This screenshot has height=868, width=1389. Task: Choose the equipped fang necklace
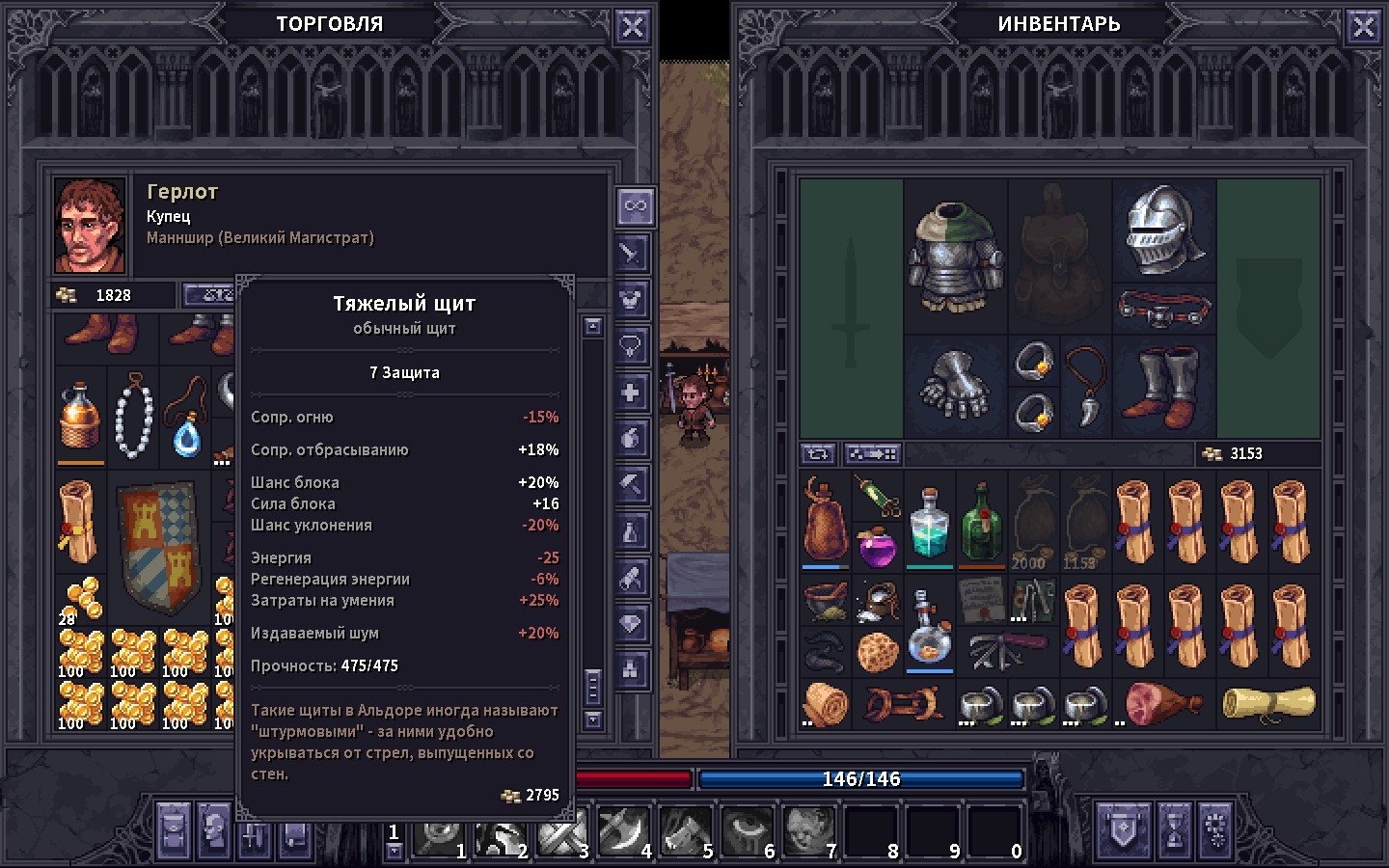click(x=1086, y=386)
